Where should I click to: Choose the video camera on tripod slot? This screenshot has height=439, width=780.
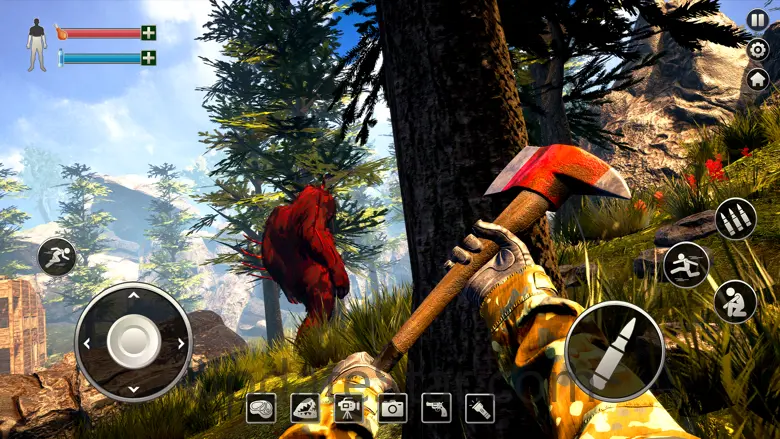(x=348, y=407)
